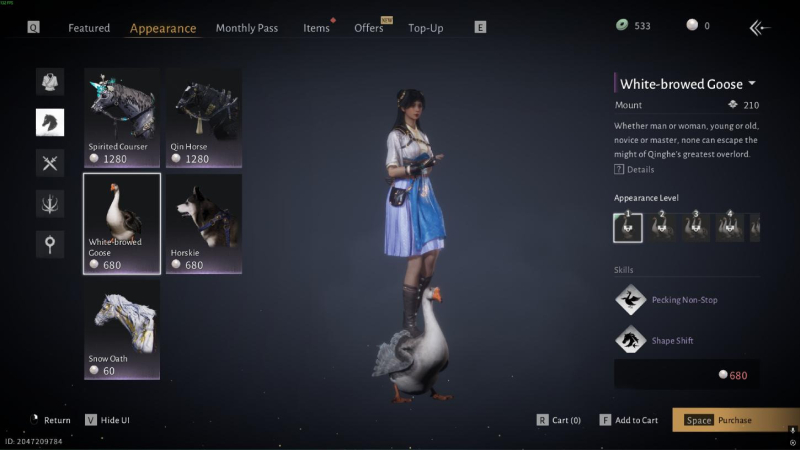
Task: Open the Monthly Pass tab
Action: tap(247, 28)
